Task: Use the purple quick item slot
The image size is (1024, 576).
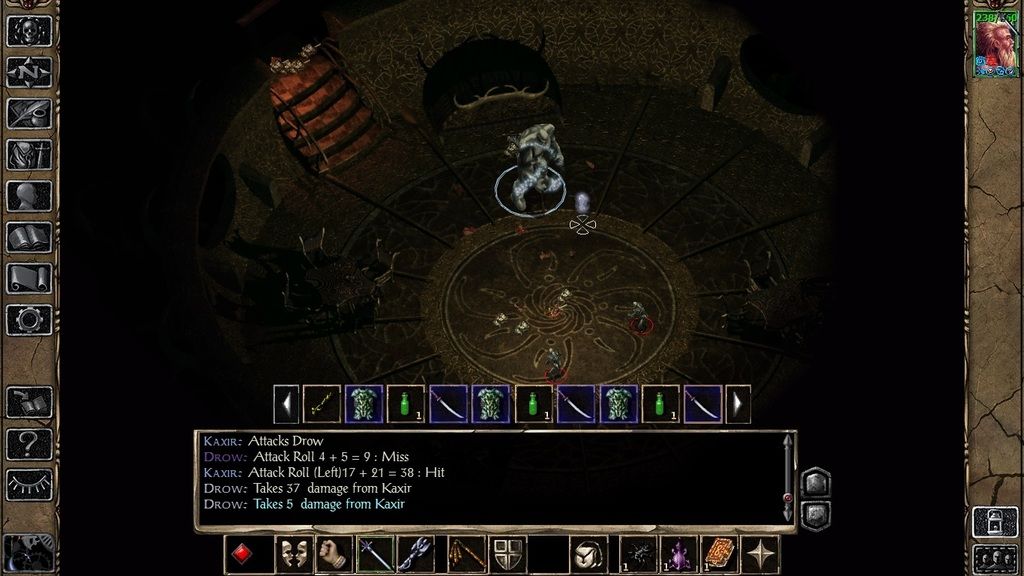Action: tap(679, 554)
